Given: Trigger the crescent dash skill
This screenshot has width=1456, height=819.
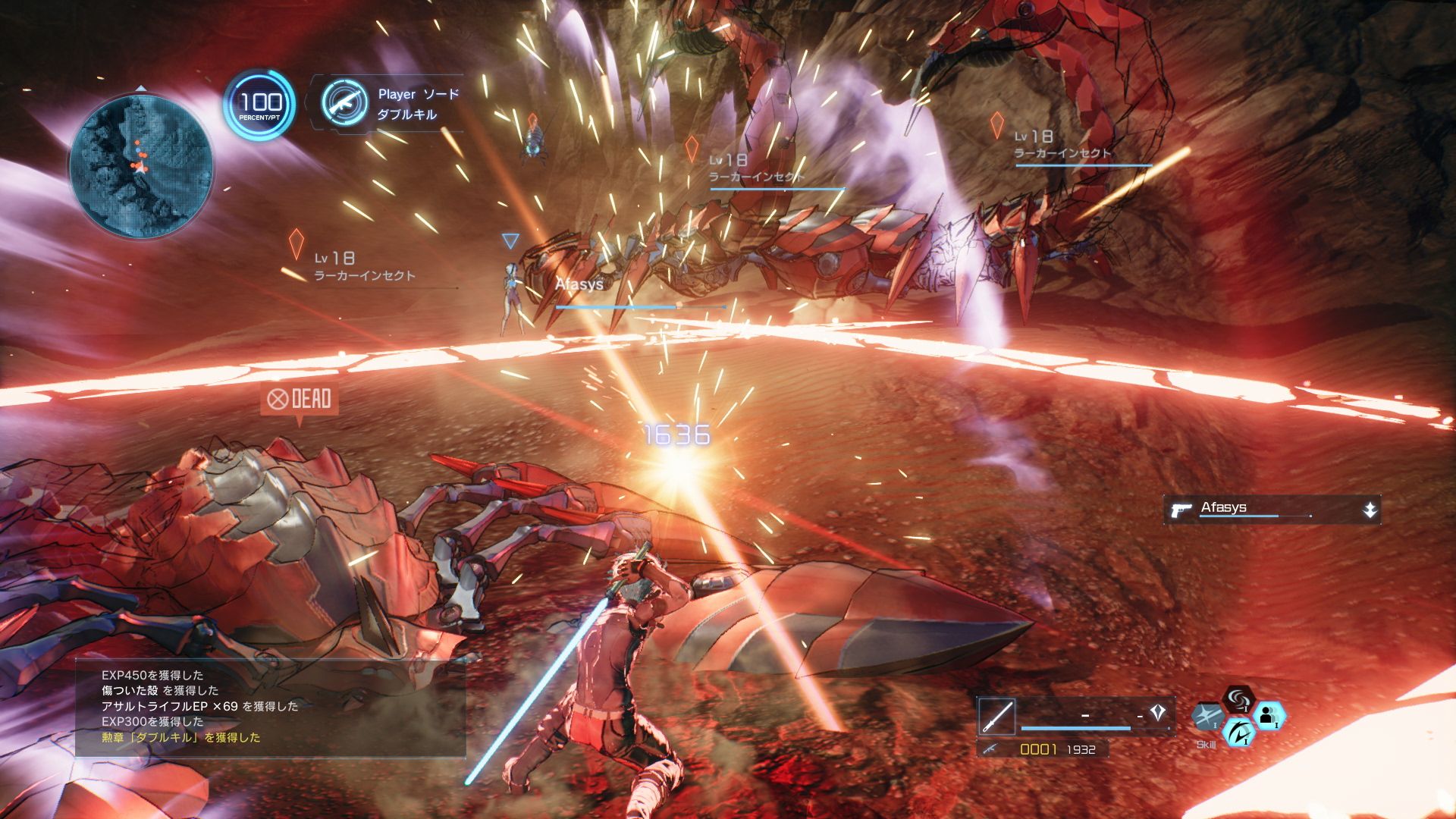Looking at the screenshot, I should pyautogui.click(x=1238, y=733).
